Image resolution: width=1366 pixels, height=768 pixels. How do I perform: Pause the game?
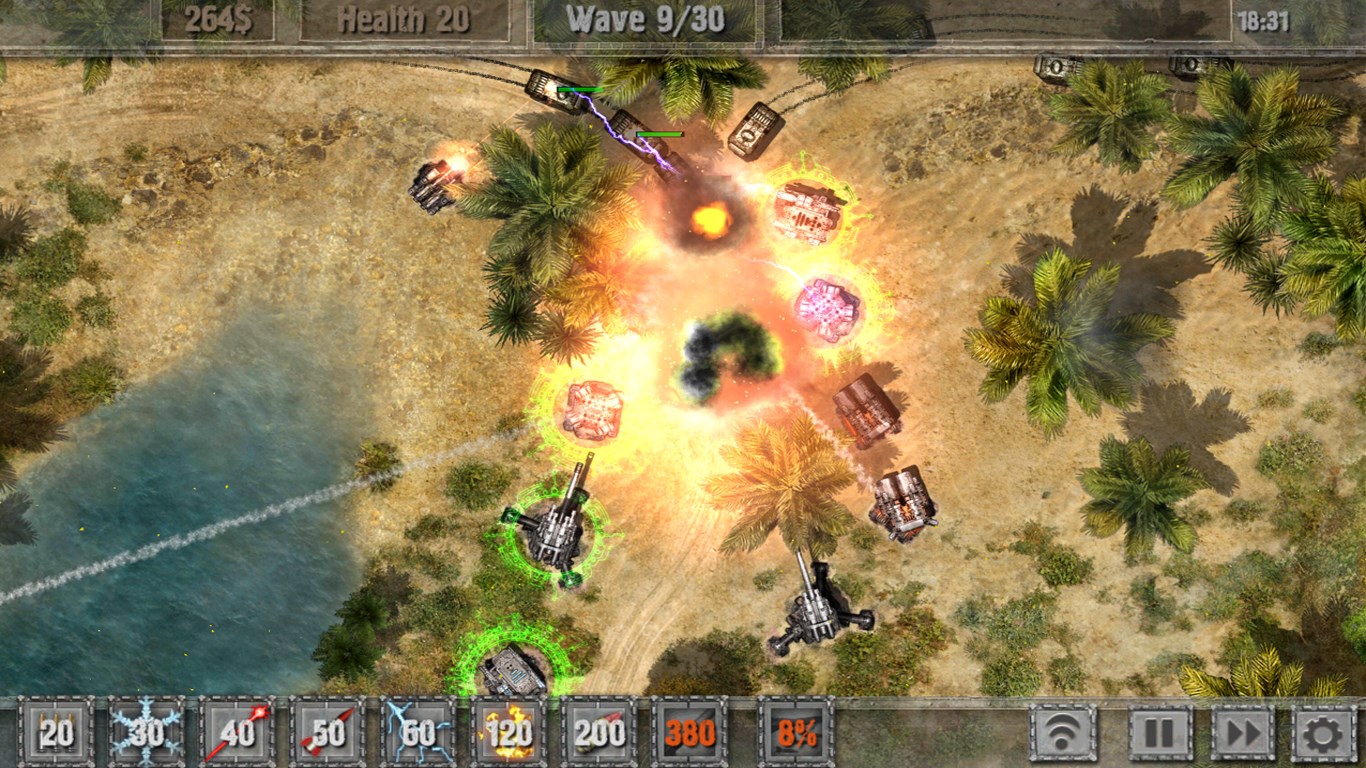[1160, 733]
